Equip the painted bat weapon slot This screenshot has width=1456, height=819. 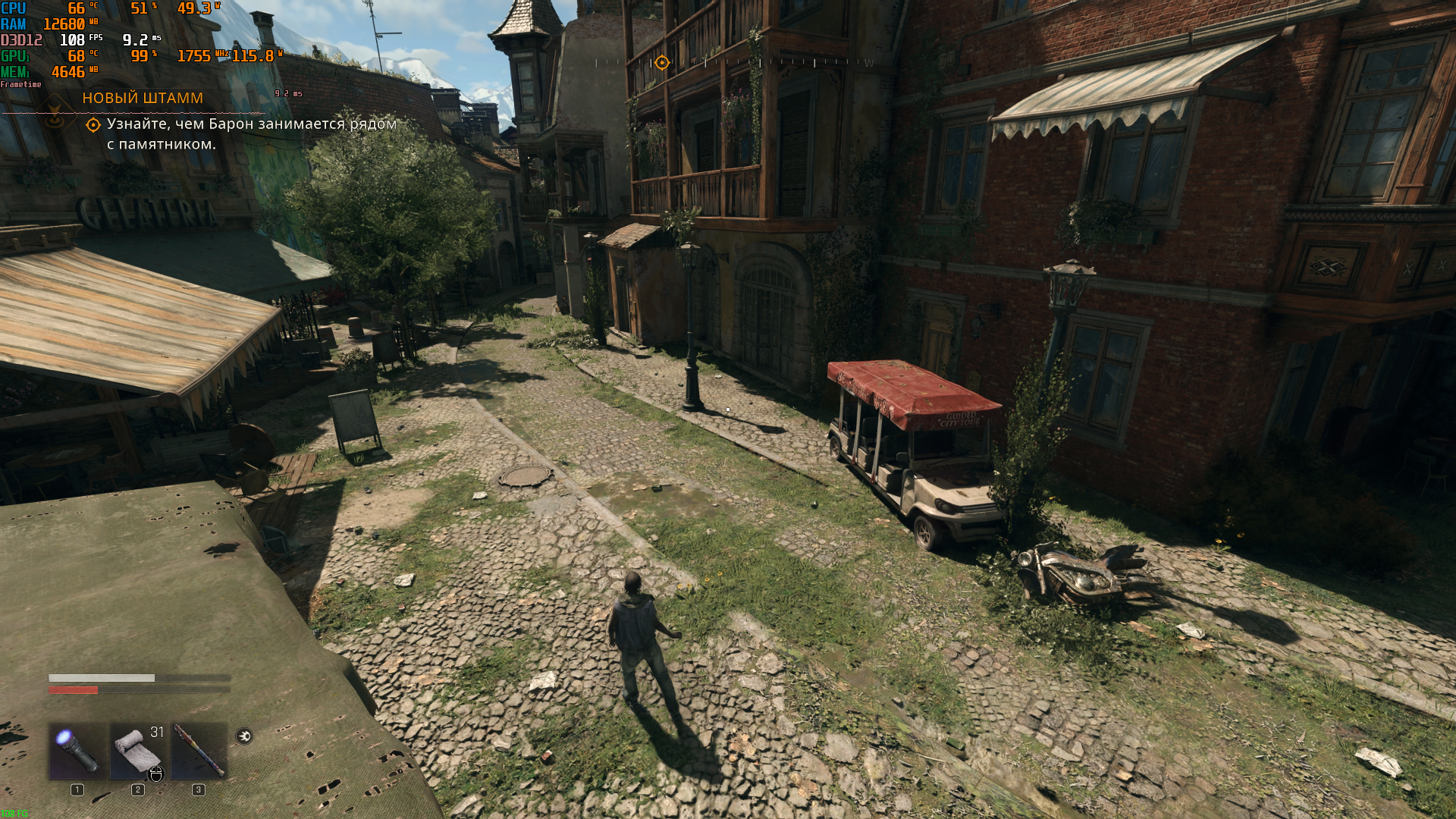(199, 751)
